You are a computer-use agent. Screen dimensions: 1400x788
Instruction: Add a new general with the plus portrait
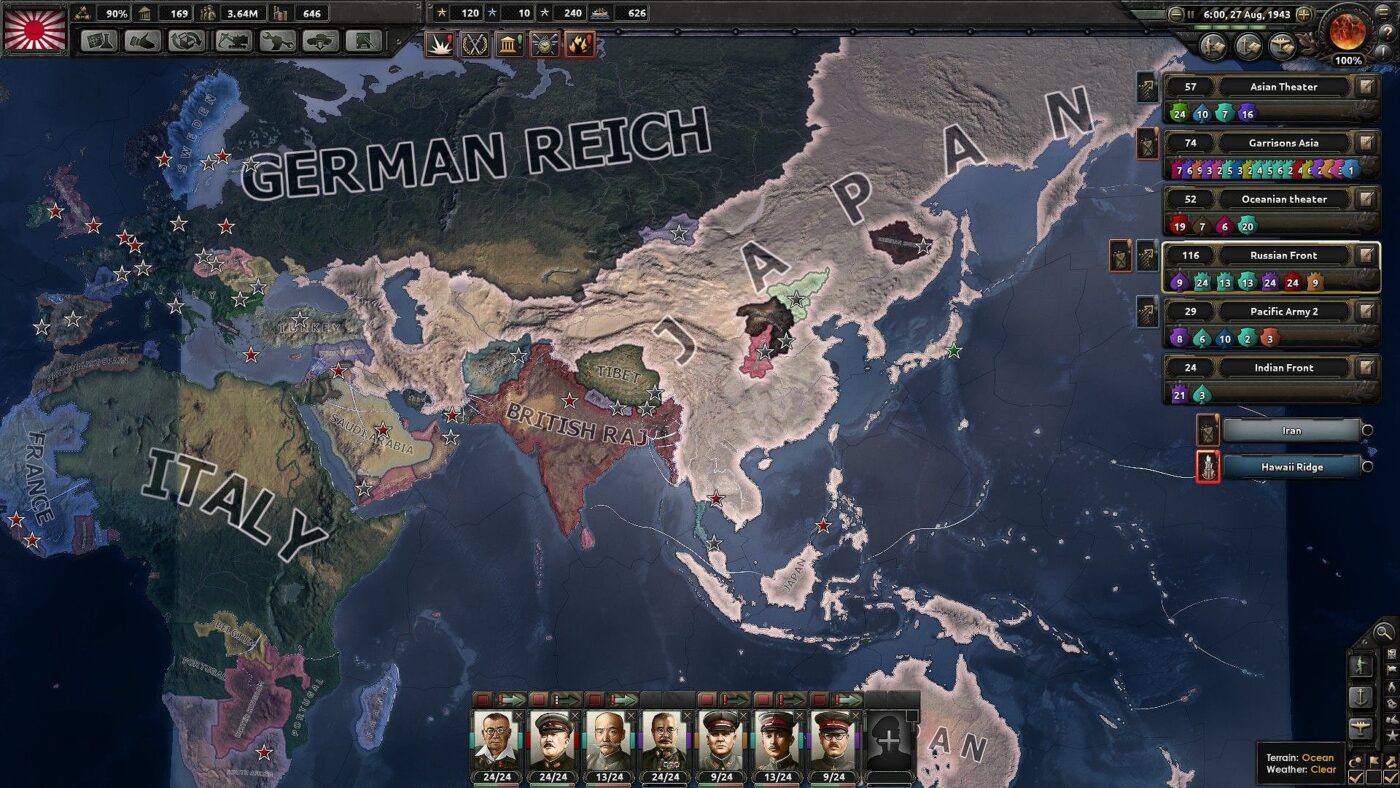pyautogui.click(x=889, y=740)
